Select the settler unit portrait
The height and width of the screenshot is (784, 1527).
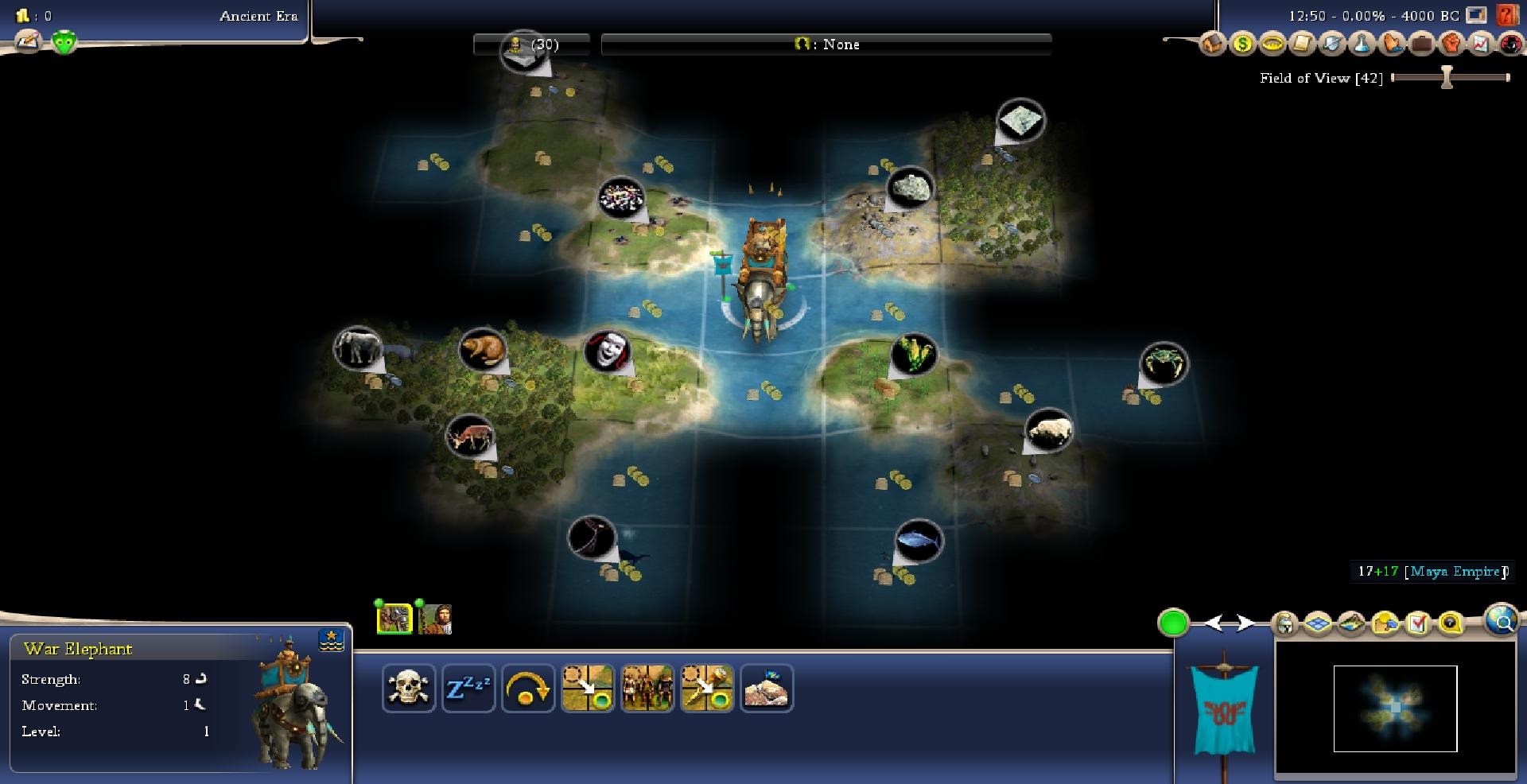click(x=435, y=619)
